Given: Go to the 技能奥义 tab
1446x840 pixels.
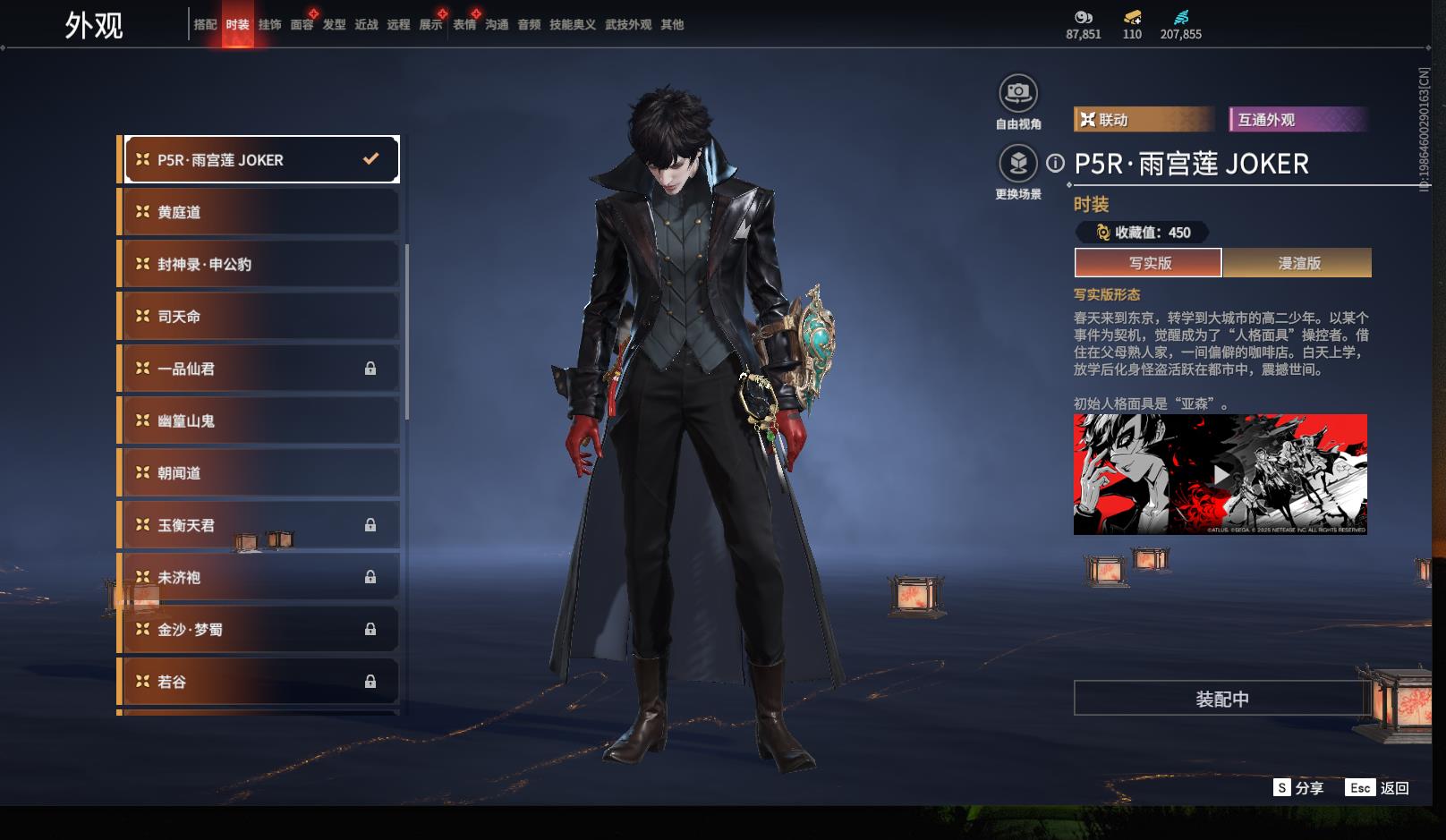Looking at the screenshot, I should pos(572,25).
